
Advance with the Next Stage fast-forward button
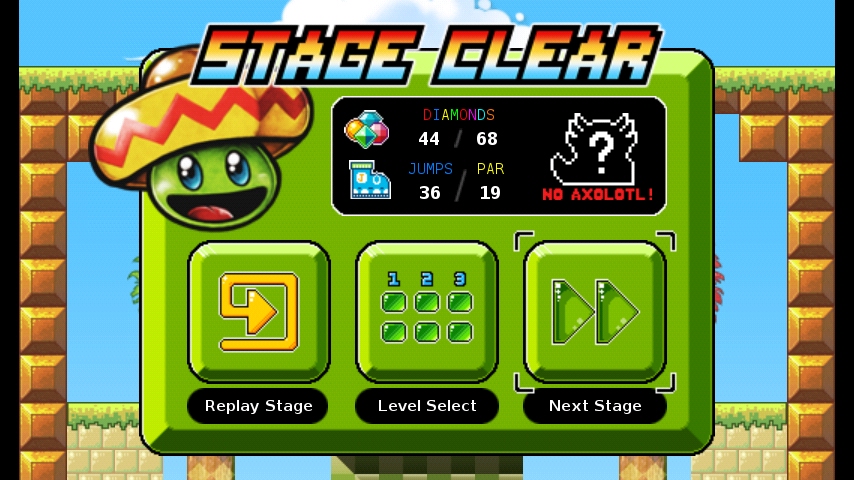595,312
